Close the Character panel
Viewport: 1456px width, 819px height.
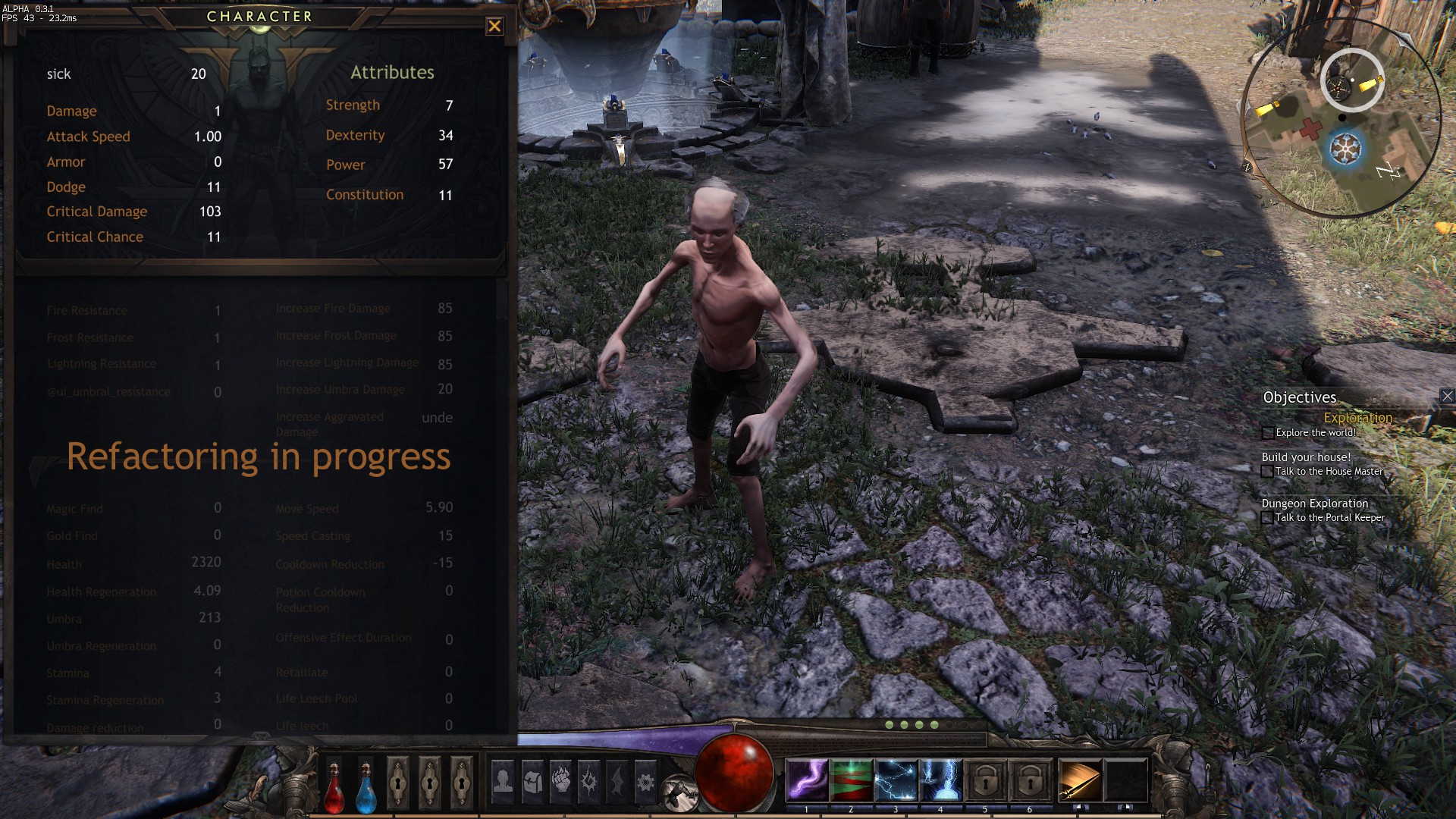coord(494,27)
